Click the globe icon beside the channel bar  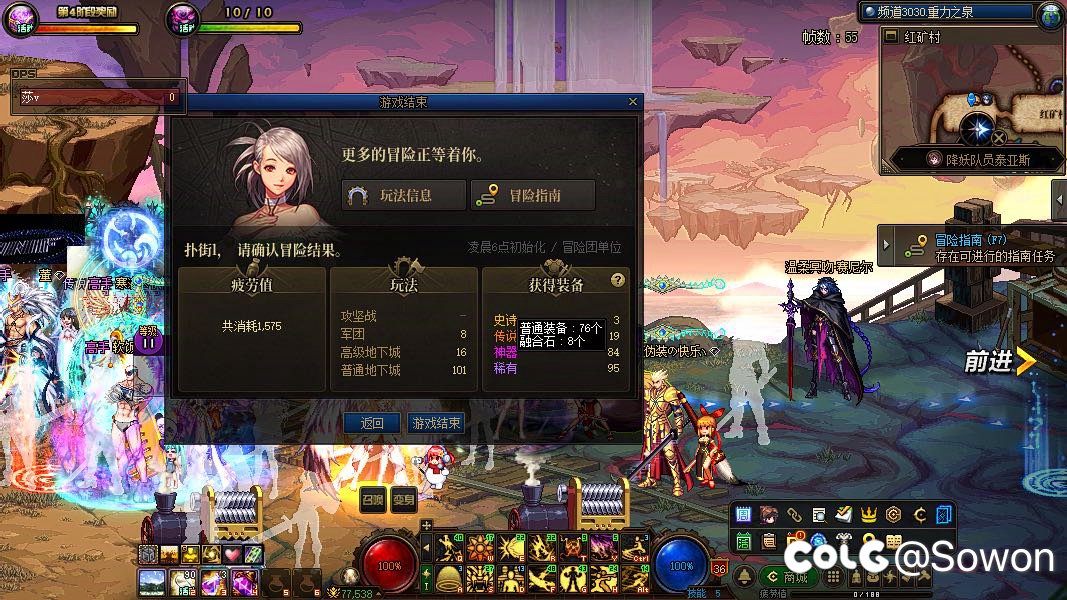coord(1051,14)
